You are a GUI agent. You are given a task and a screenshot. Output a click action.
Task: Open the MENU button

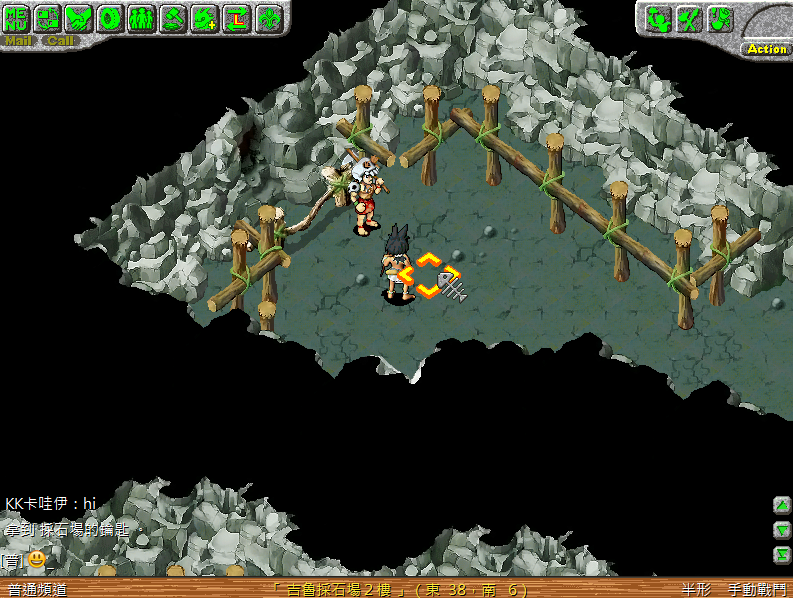18,18
